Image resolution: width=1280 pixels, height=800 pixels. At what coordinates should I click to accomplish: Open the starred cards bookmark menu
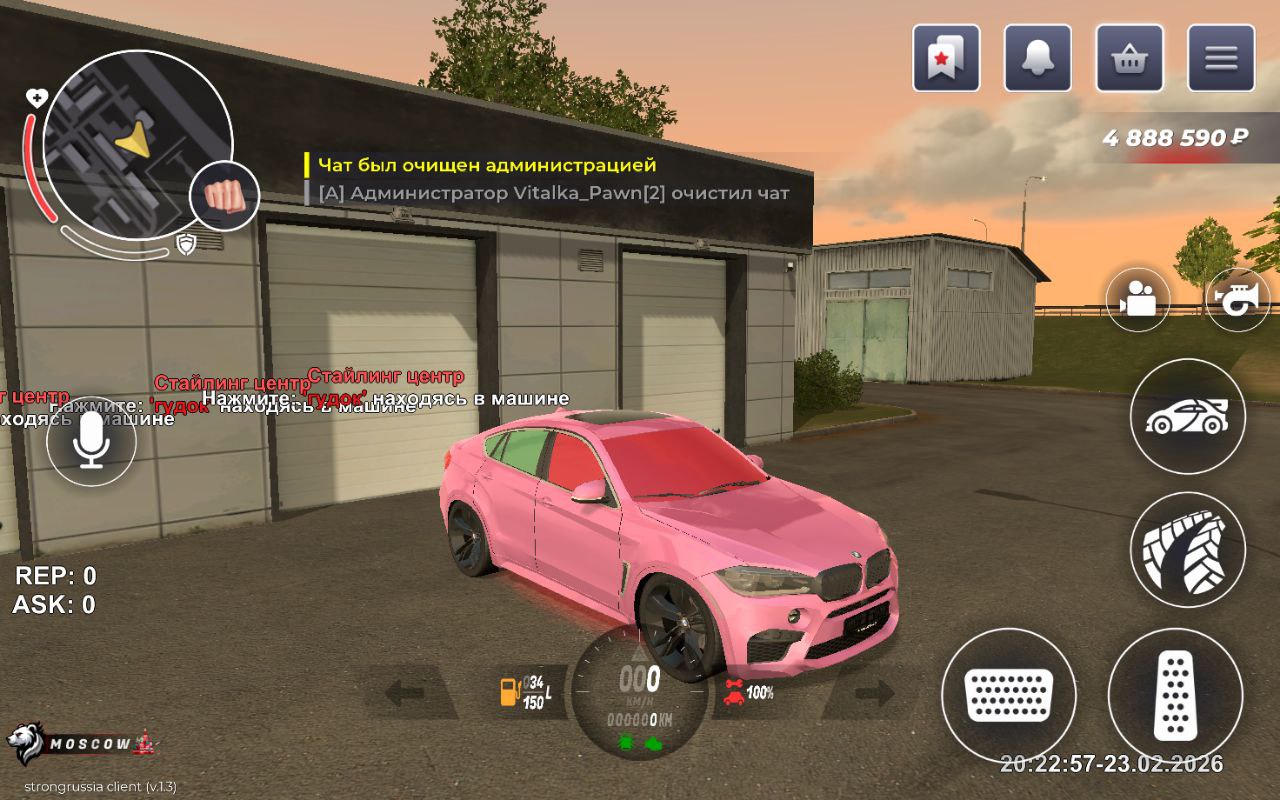pos(946,58)
